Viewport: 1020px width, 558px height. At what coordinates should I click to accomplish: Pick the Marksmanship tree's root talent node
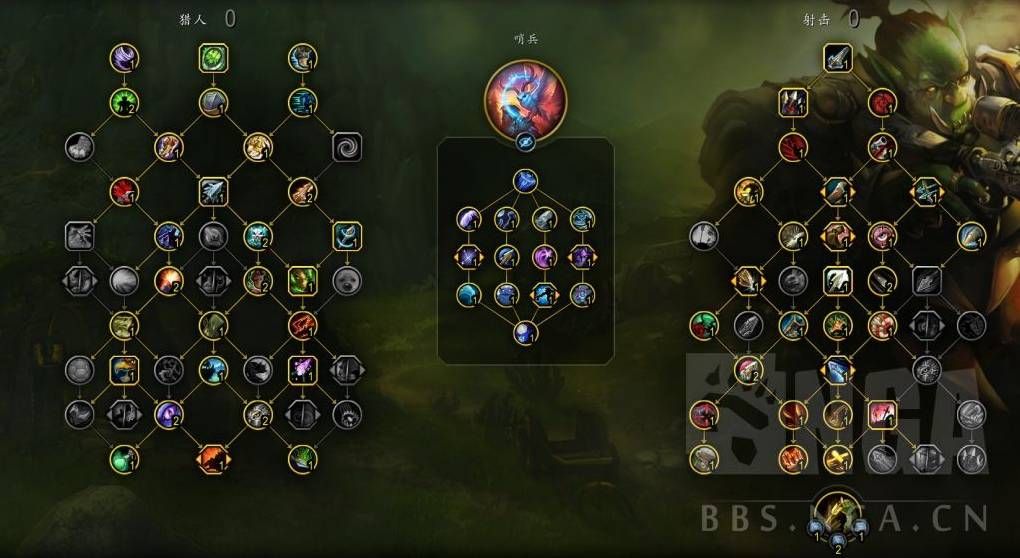837,57
